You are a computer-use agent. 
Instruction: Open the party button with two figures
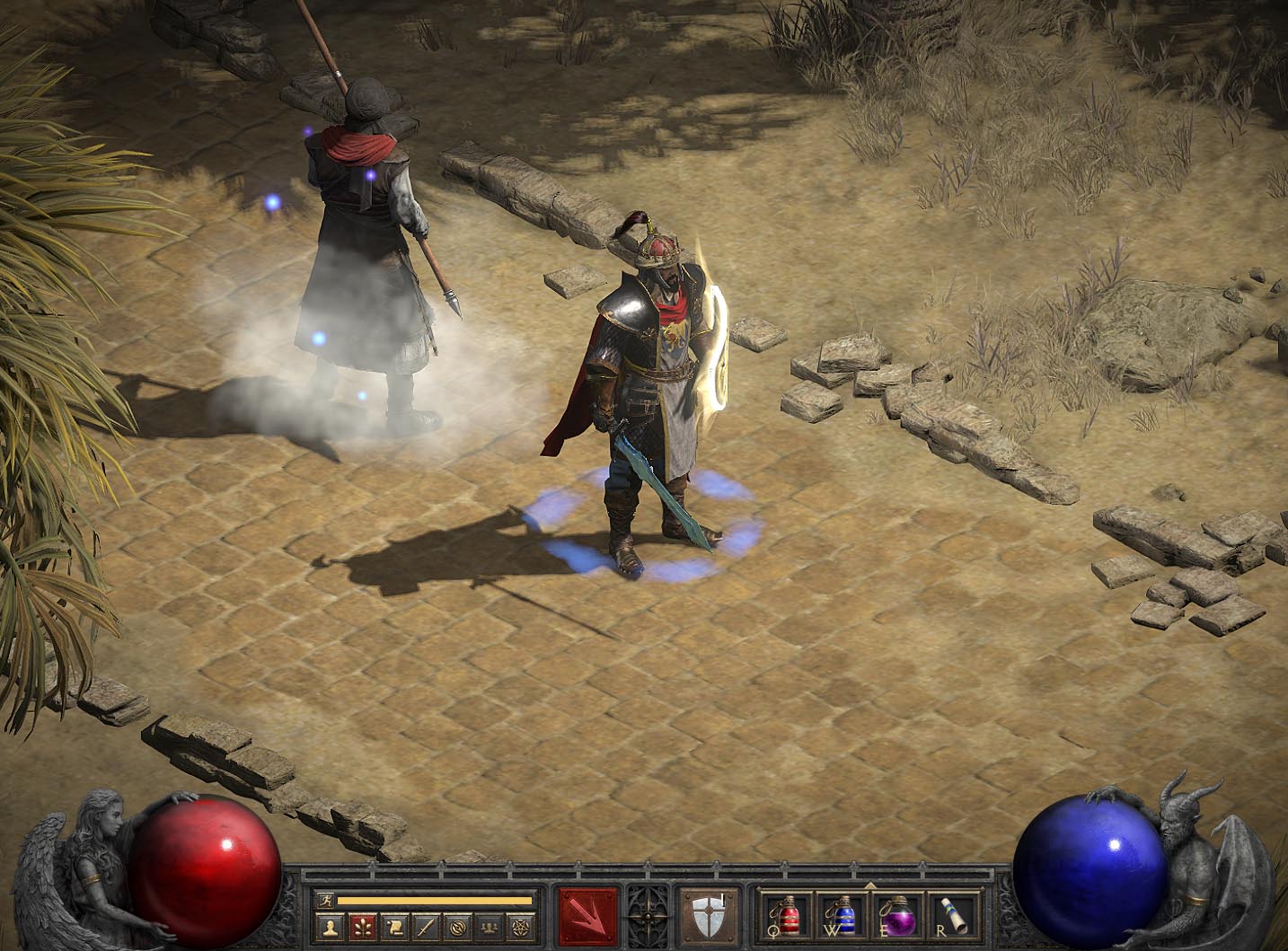click(490, 926)
